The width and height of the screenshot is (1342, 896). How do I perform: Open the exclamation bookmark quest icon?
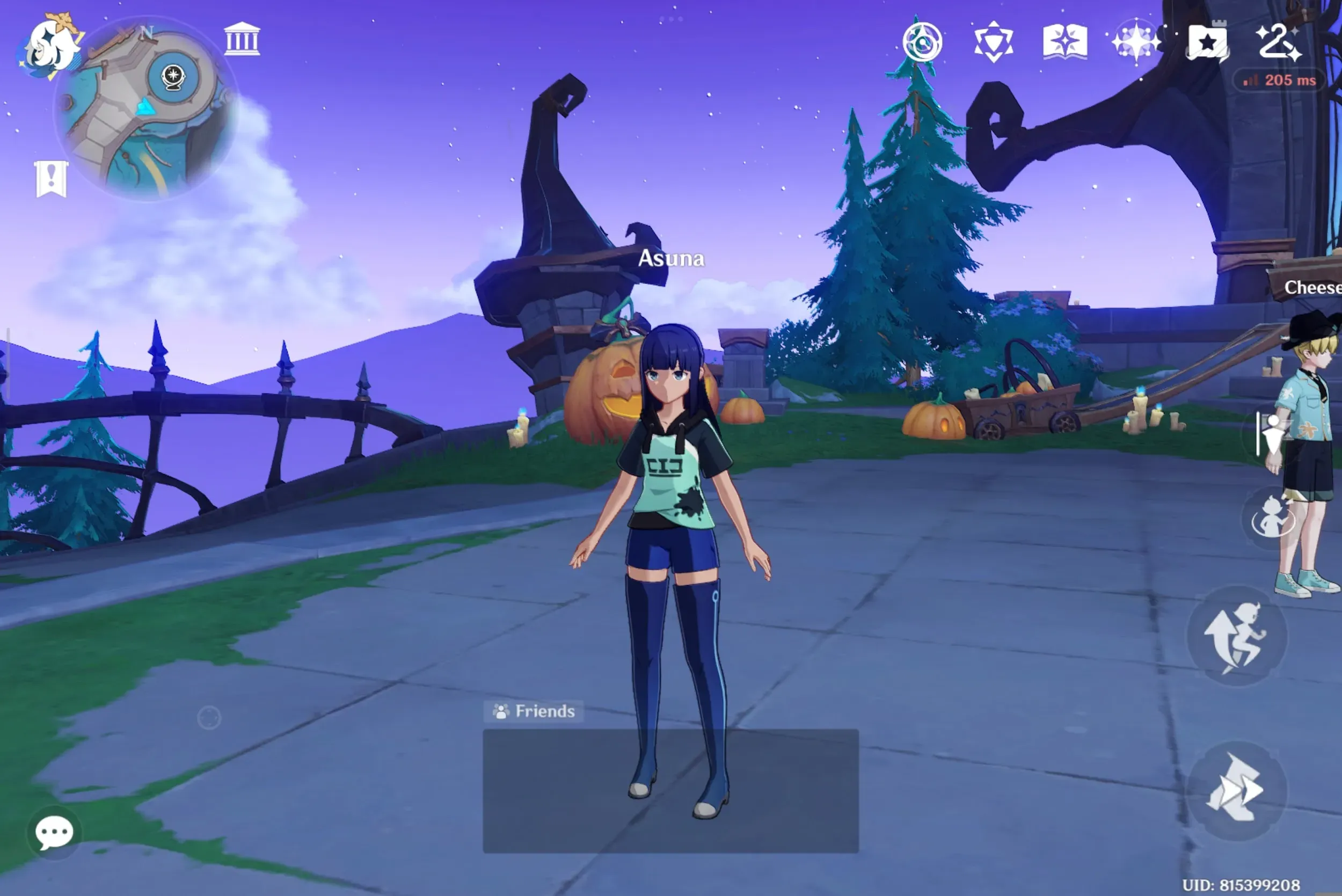pos(52,179)
